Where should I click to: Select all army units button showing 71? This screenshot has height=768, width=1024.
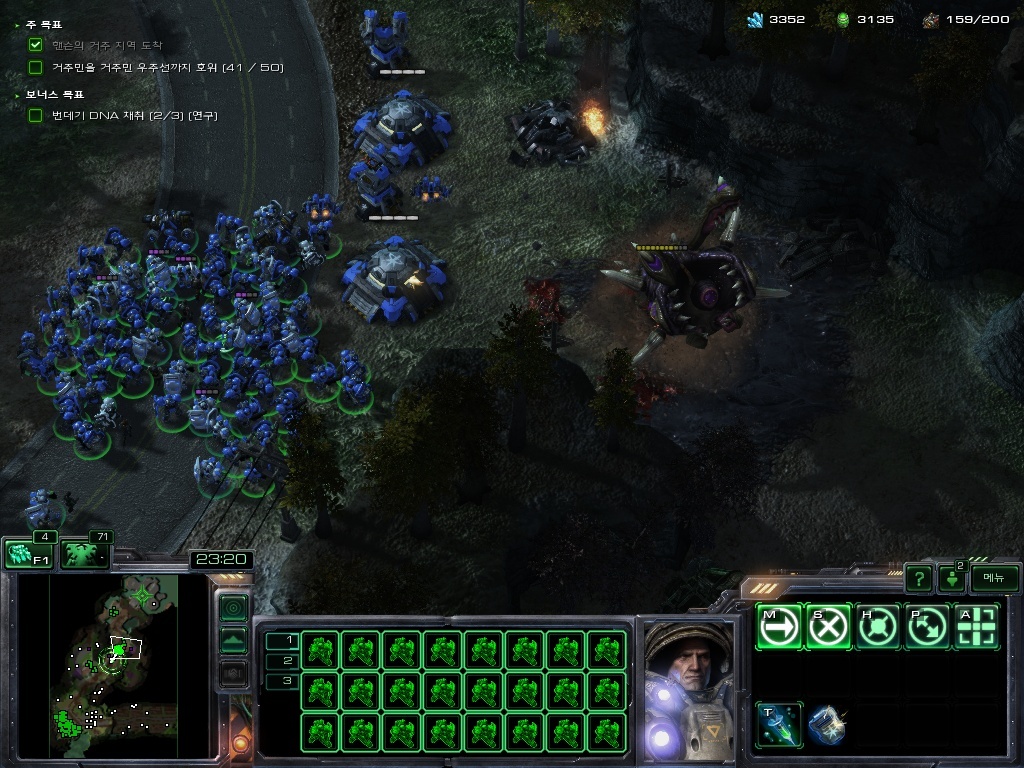click(86, 554)
